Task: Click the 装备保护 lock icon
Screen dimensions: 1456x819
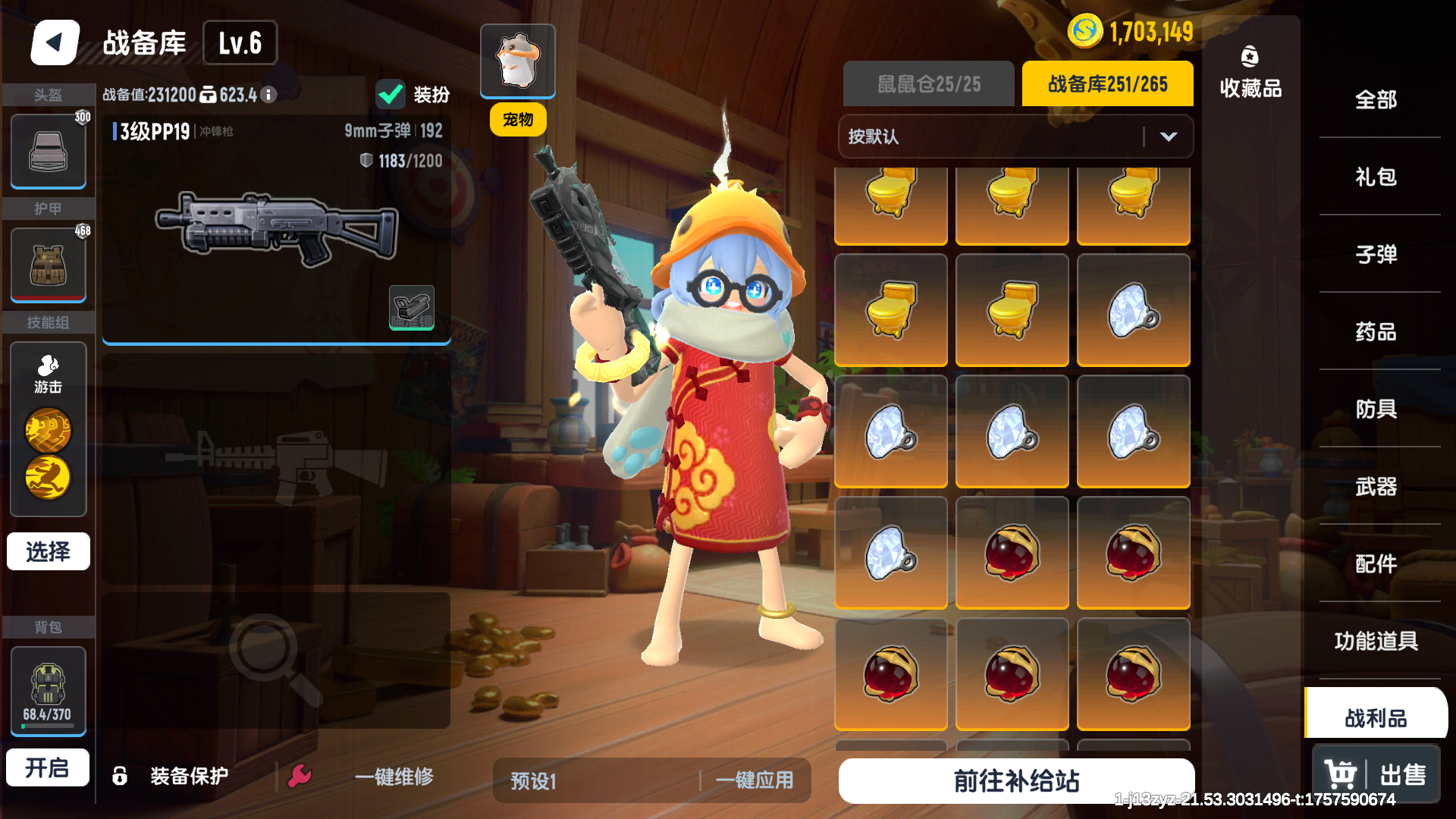Action: pyautogui.click(x=118, y=774)
